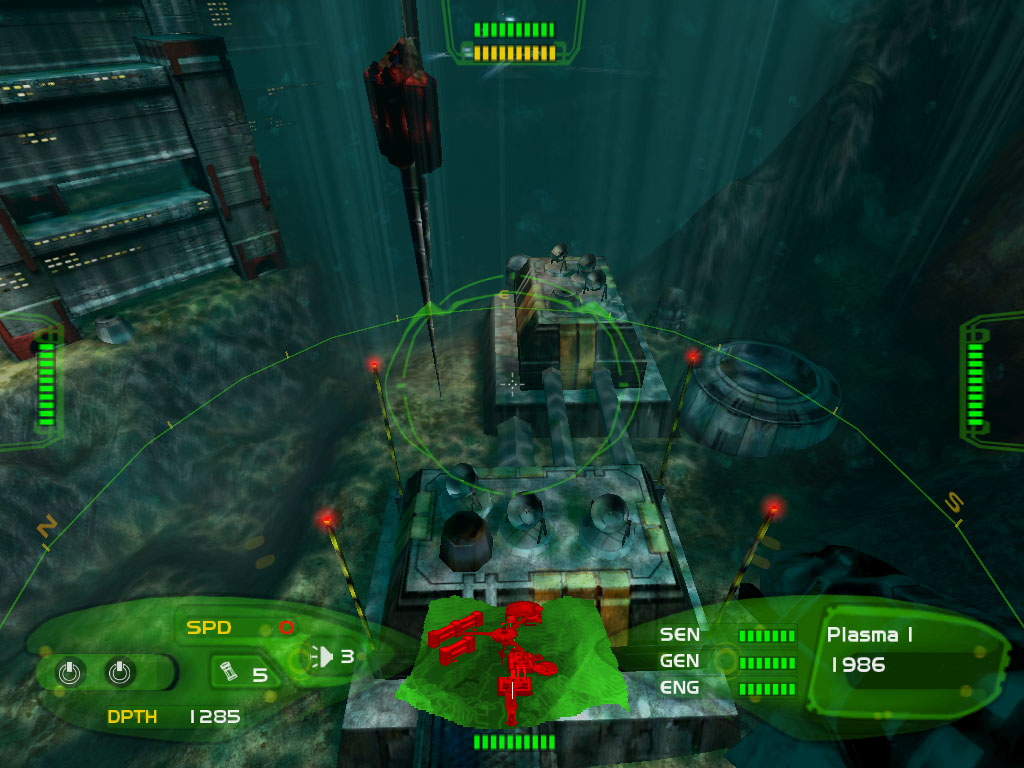Select the canister item icon
Screen dimensions: 1024x768
click(228, 673)
